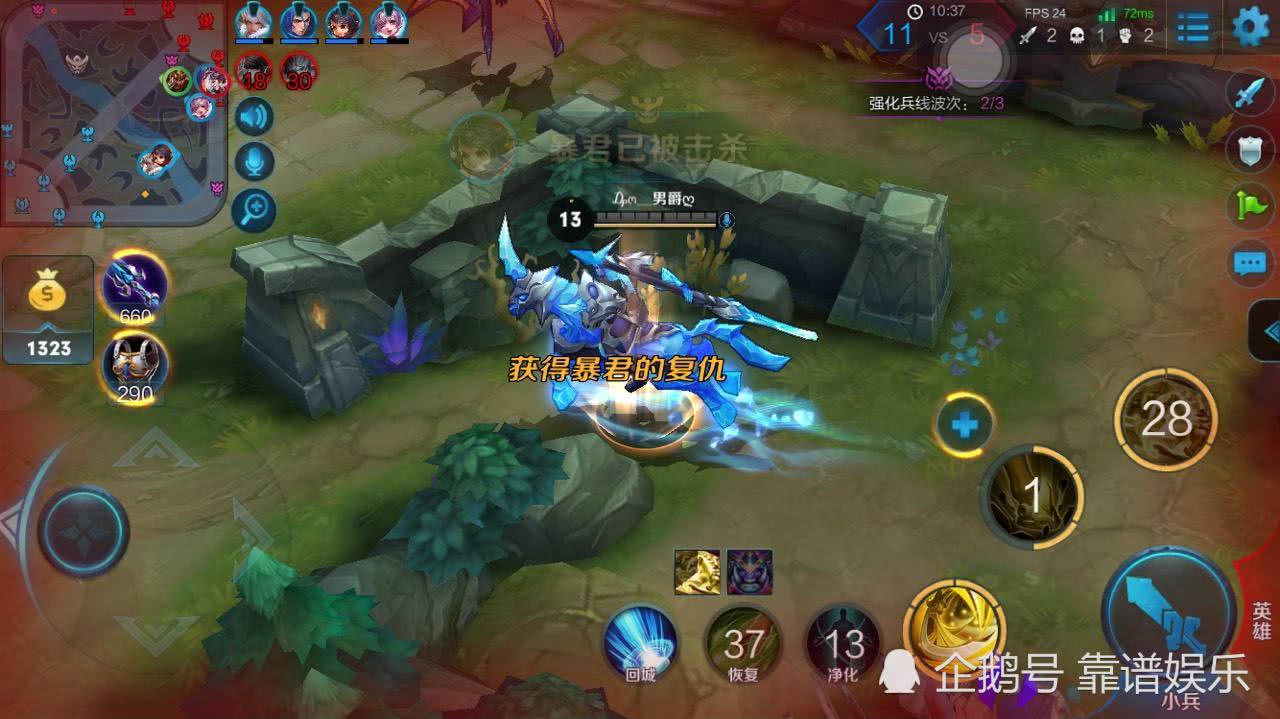The image size is (1280, 719).
Task: Buy the recommended item costing 660
Action: click(135, 286)
